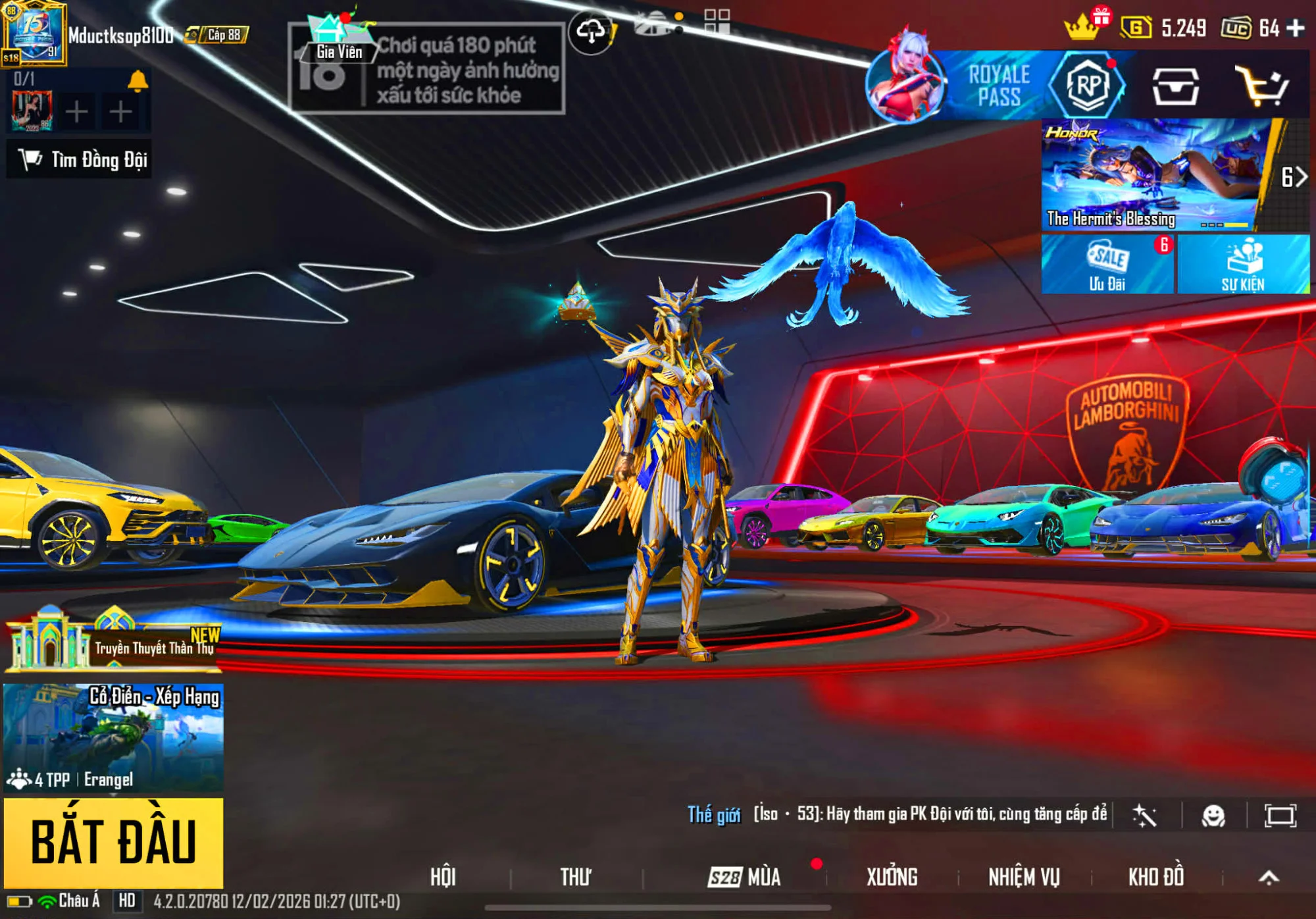Image resolution: width=1316 pixels, height=919 pixels.
Task: Open the KHO ĐỒ inventory
Action: (1156, 877)
